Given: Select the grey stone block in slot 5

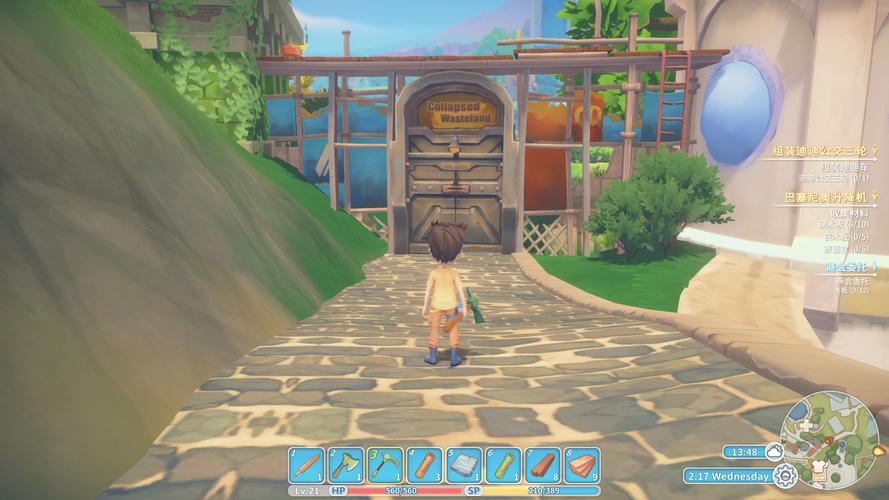Looking at the screenshot, I should (464, 465).
